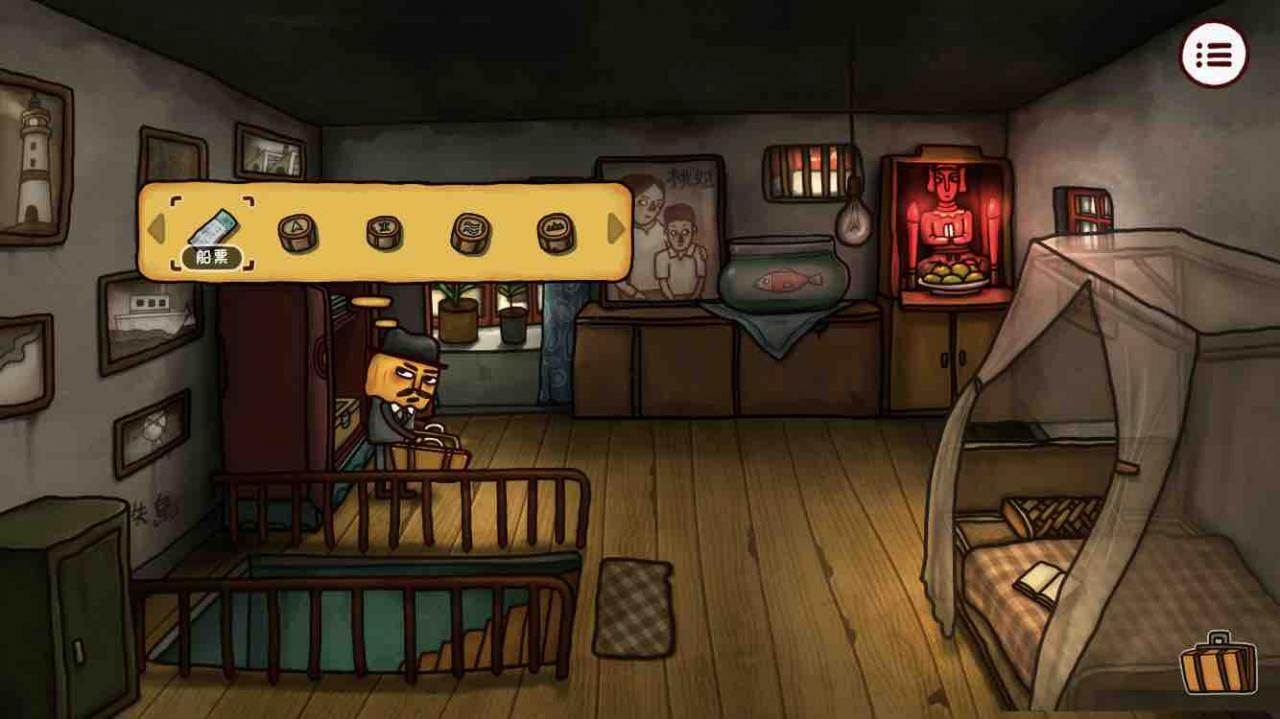Select the boat ticket (船票) item

pos(212,232)
